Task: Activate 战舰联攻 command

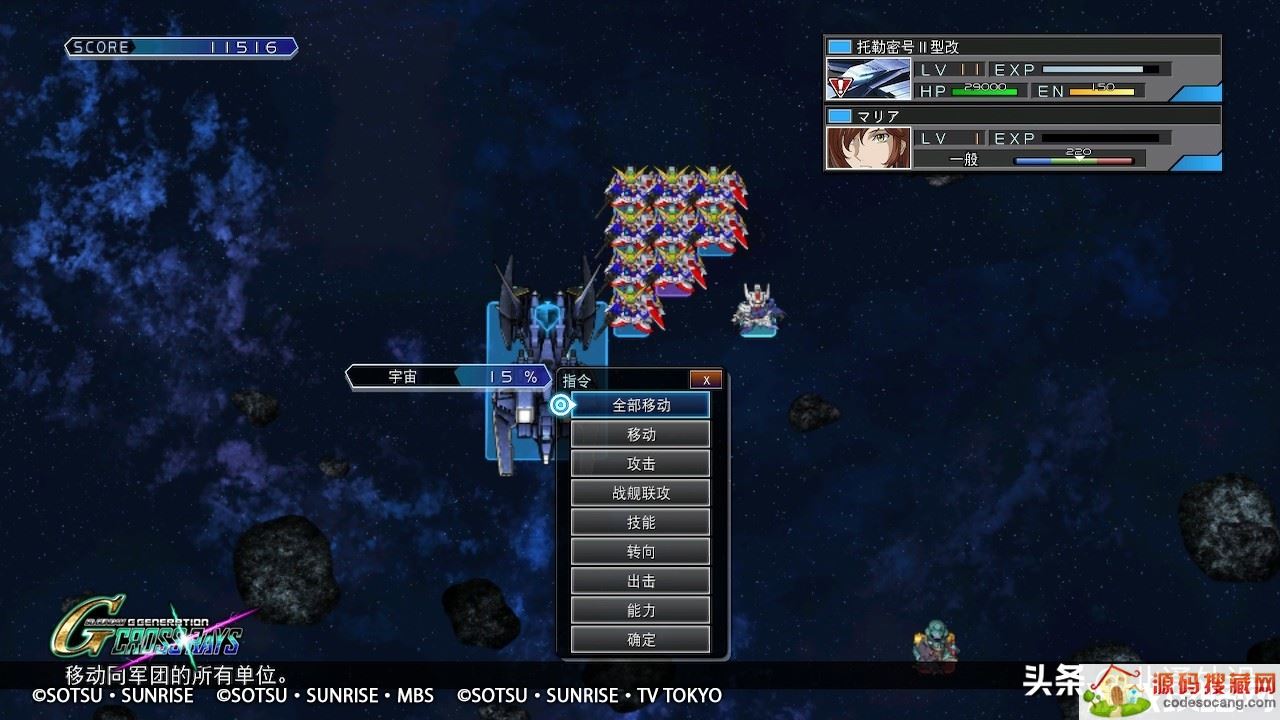Action: click(641, 493)
